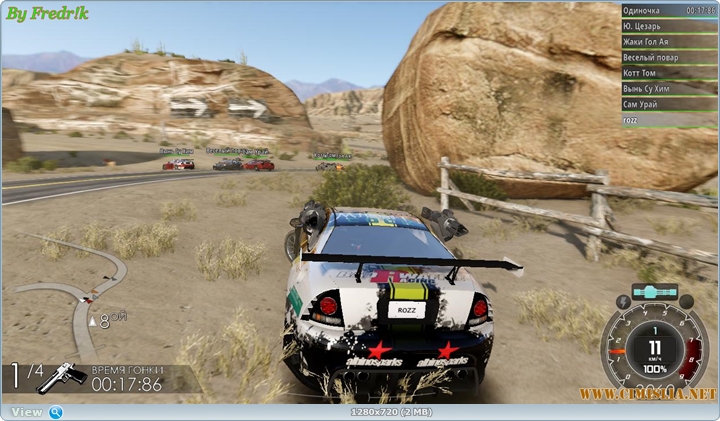Viewport: 720px width, 421px height.
Task: Select player Жаки Гол Ая row
Action: point(667,42)
